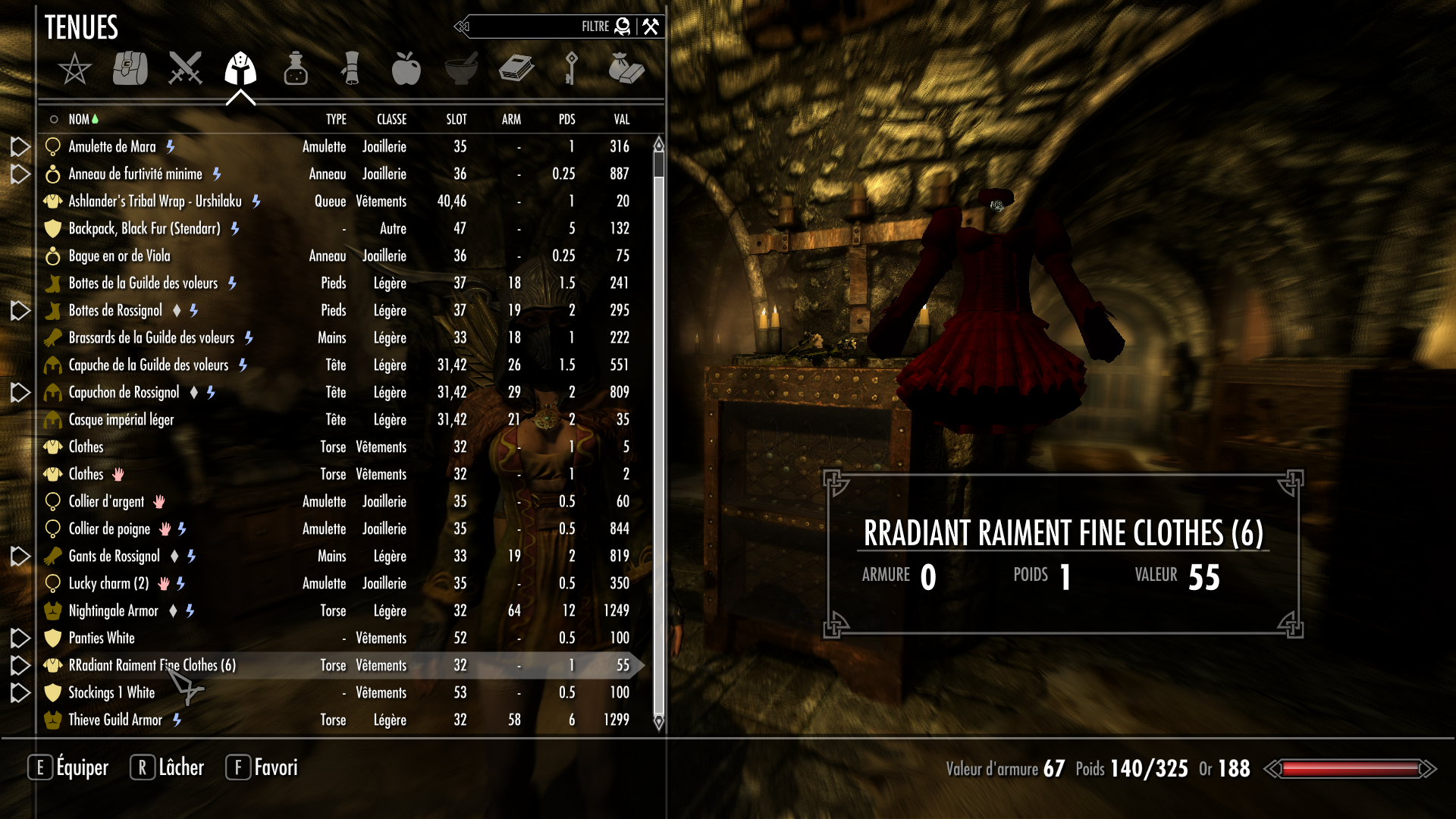Choose the Panties White item

point(102,638)
